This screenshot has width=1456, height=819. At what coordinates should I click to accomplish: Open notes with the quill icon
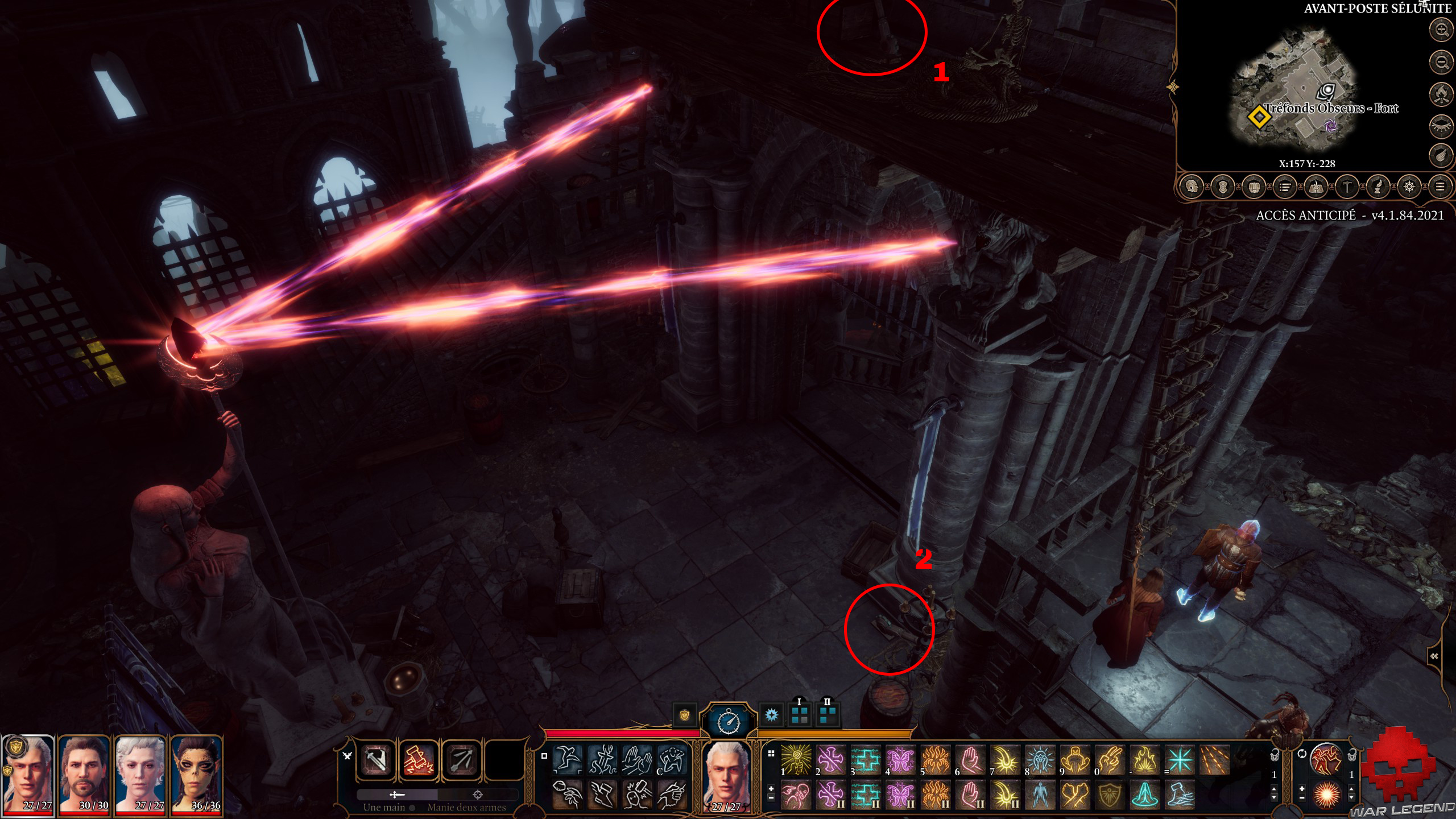coord(1379,187)
